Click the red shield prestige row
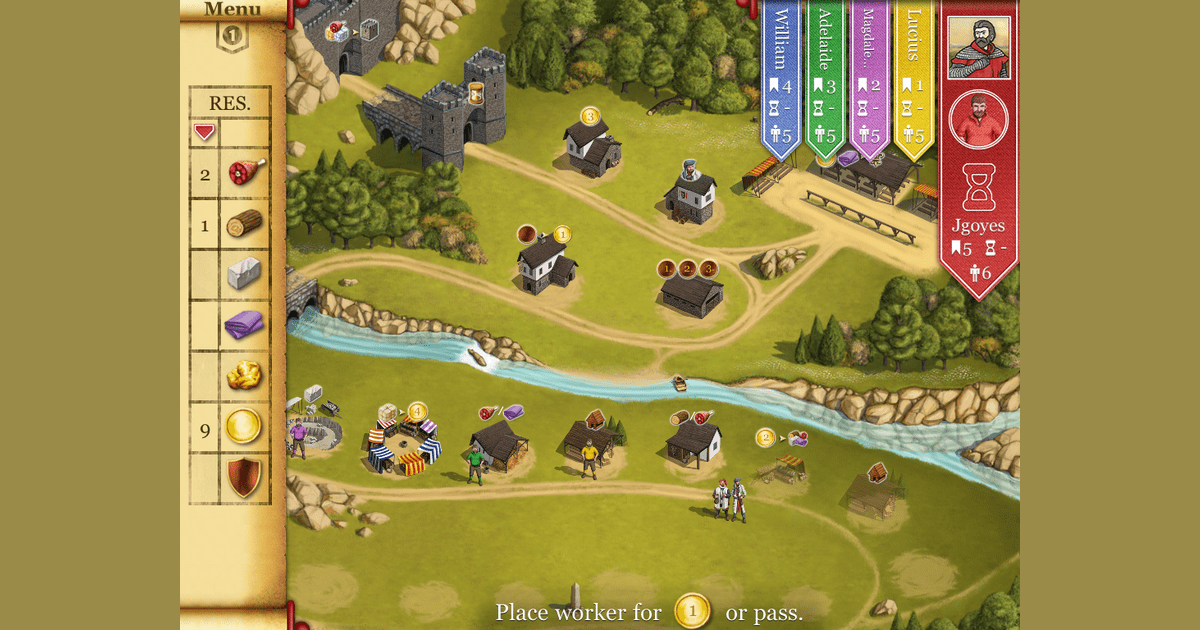This screenshot has width=1200, height=630. (230, 478)
